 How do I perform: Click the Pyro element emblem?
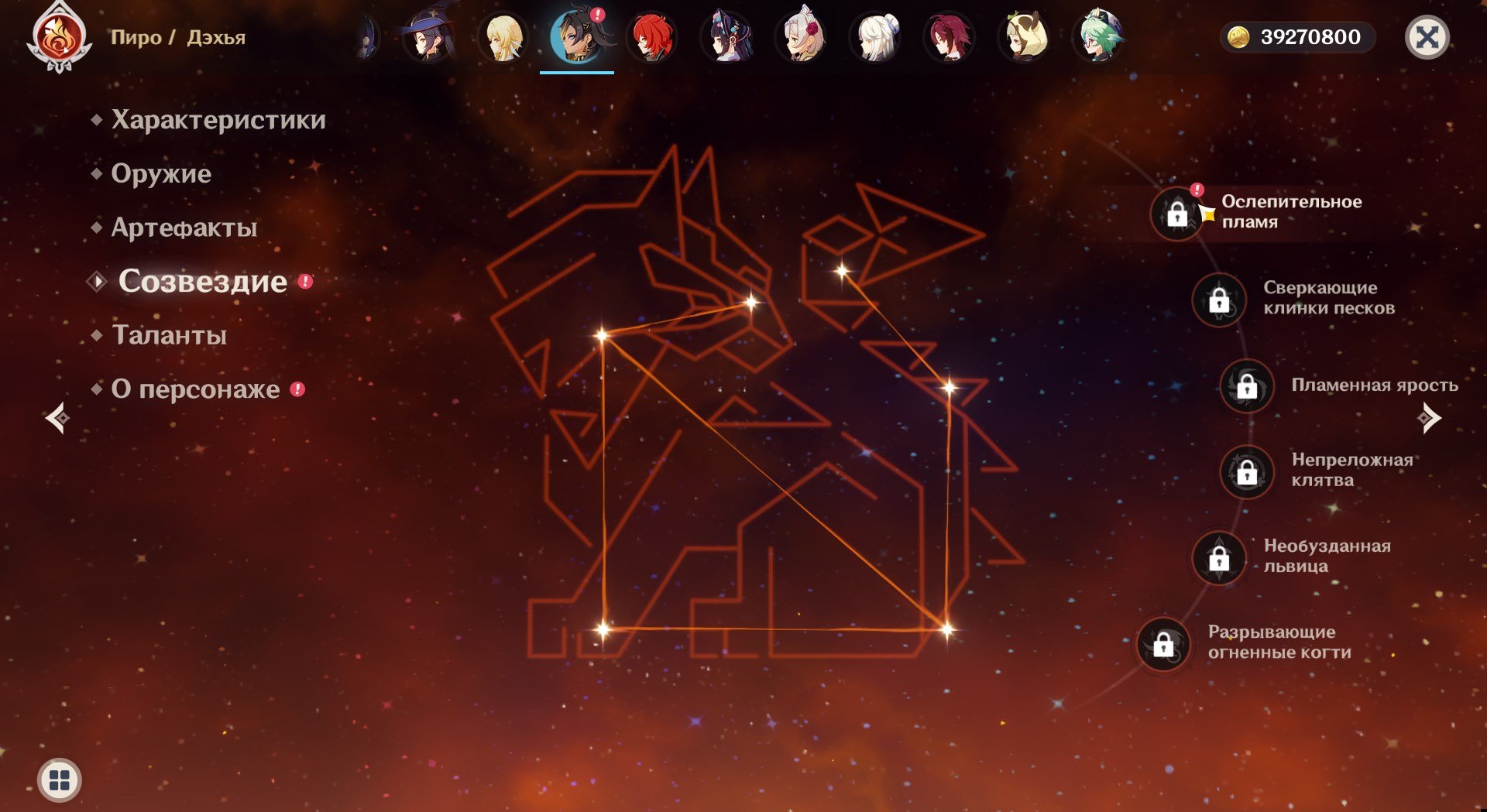pyautogui.click(x=60, y=37)
